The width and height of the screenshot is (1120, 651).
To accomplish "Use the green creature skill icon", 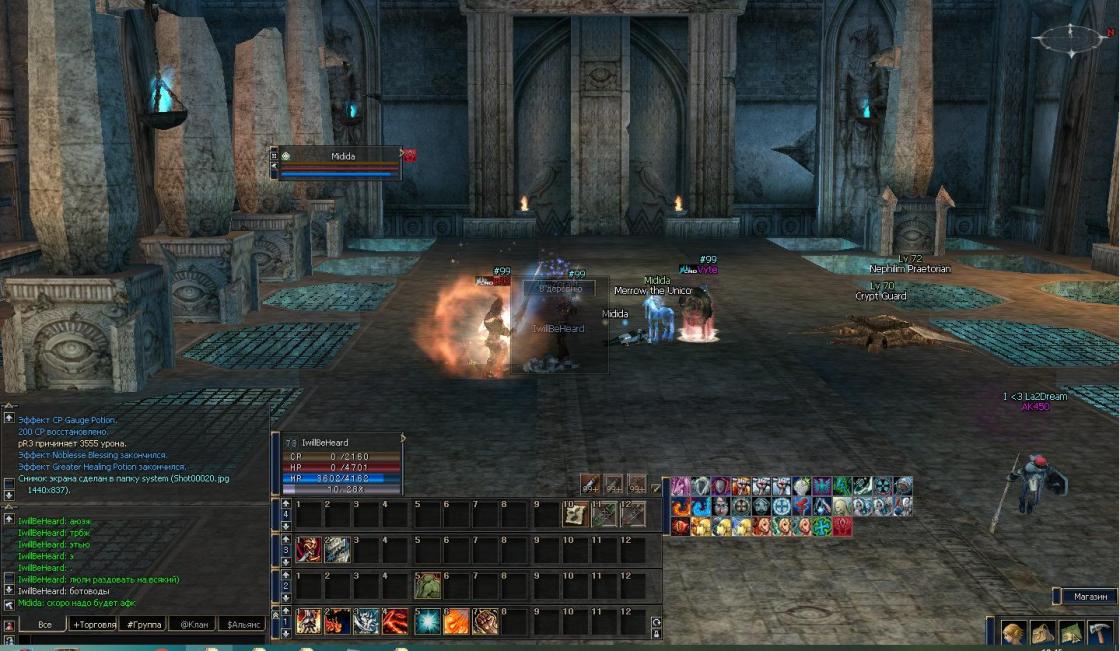I will coord(427,584).
